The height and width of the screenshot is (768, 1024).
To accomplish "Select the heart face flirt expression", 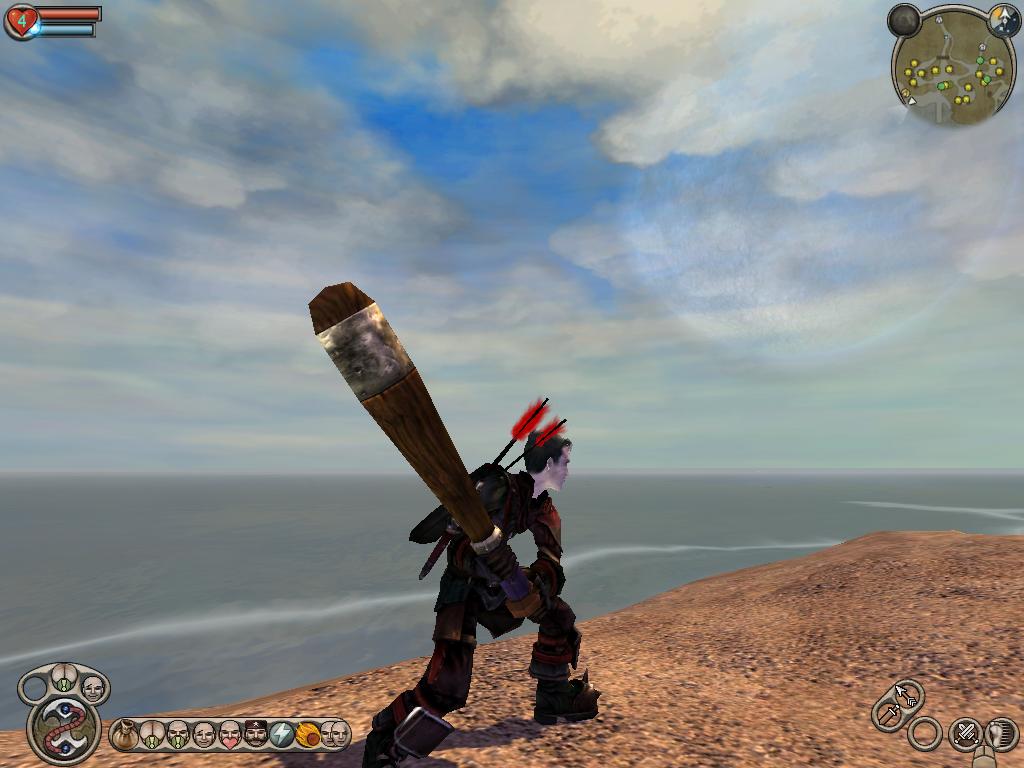I will point(230,735).
